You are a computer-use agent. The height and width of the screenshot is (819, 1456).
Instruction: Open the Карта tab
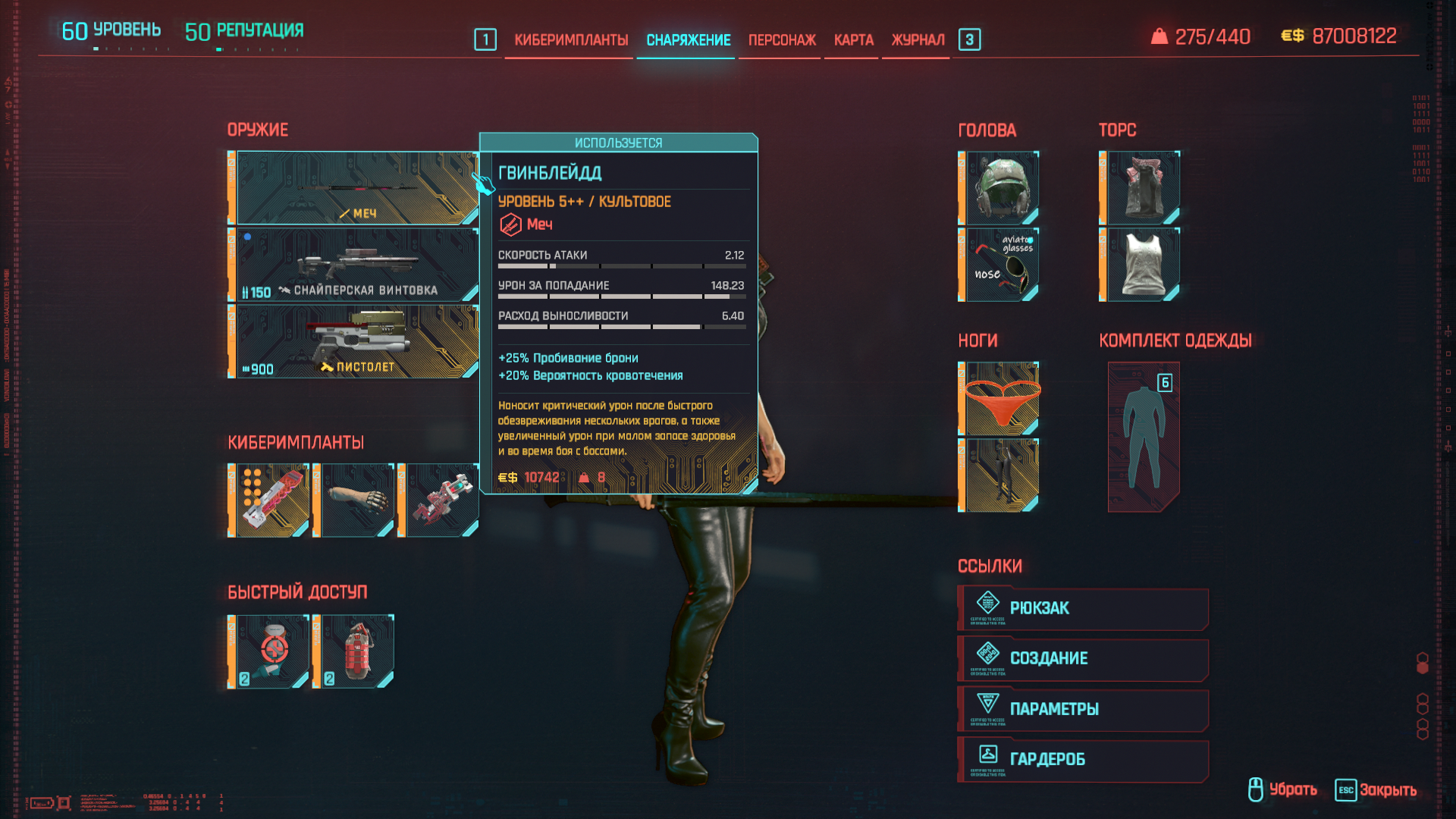click(853, 40)
